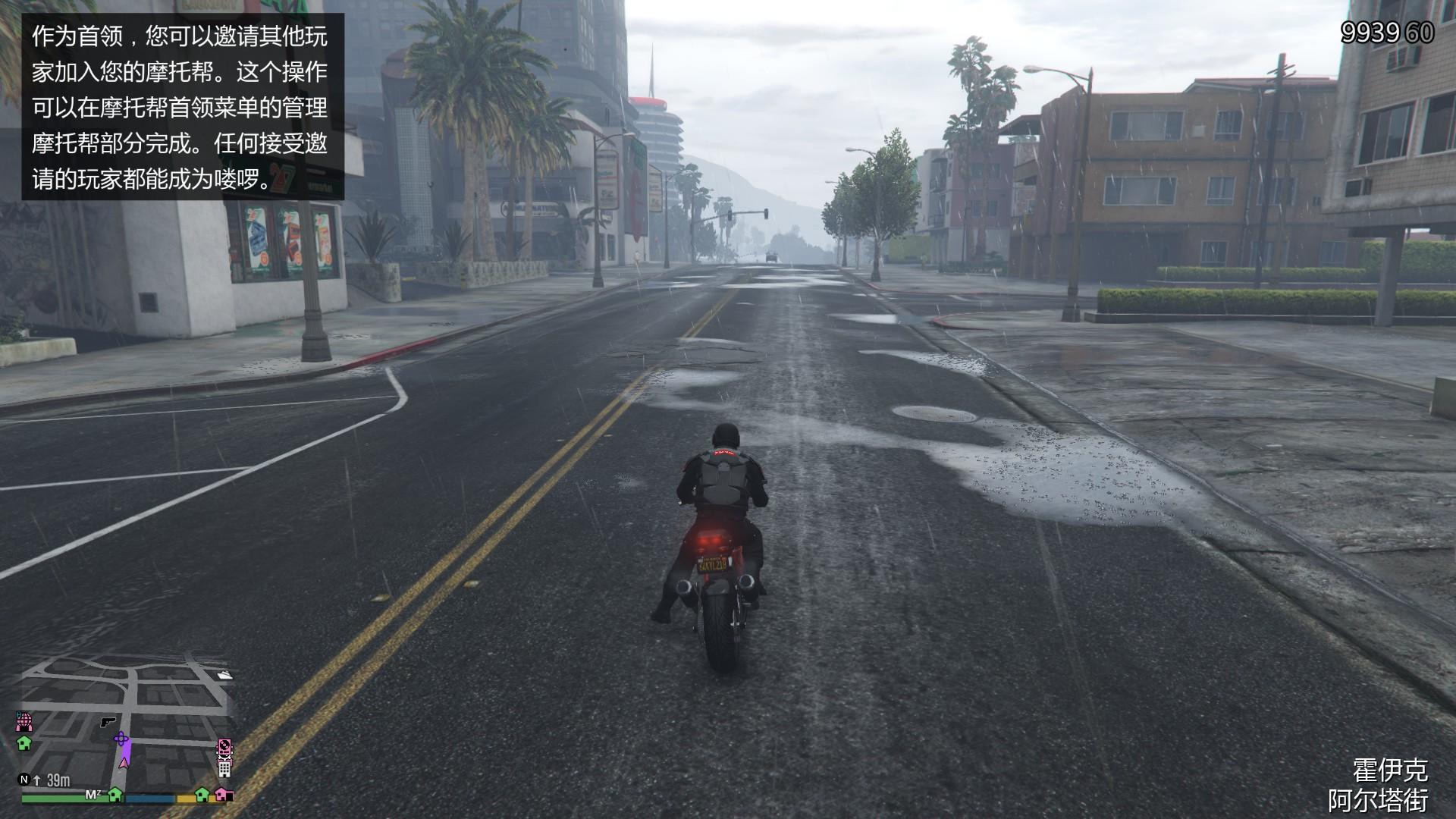
Task: Select the white office building icon on minimap
Action: click(x=224, y=770)
